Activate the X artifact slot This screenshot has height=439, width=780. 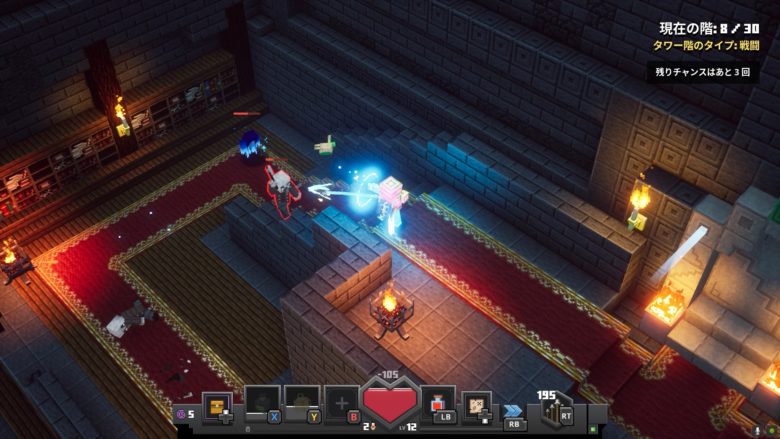tap(261, 403)
